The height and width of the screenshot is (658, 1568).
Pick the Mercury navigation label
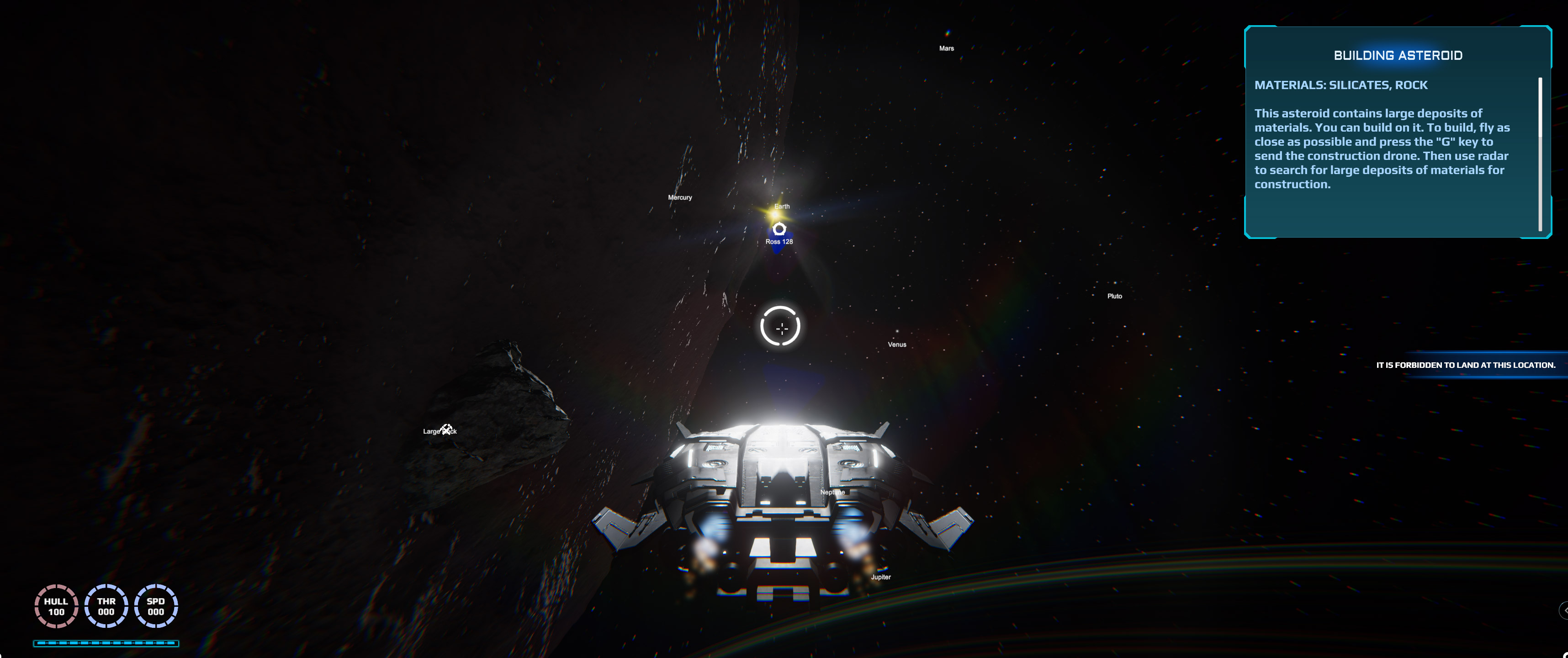pyautogui.click(x=679, y=197)
